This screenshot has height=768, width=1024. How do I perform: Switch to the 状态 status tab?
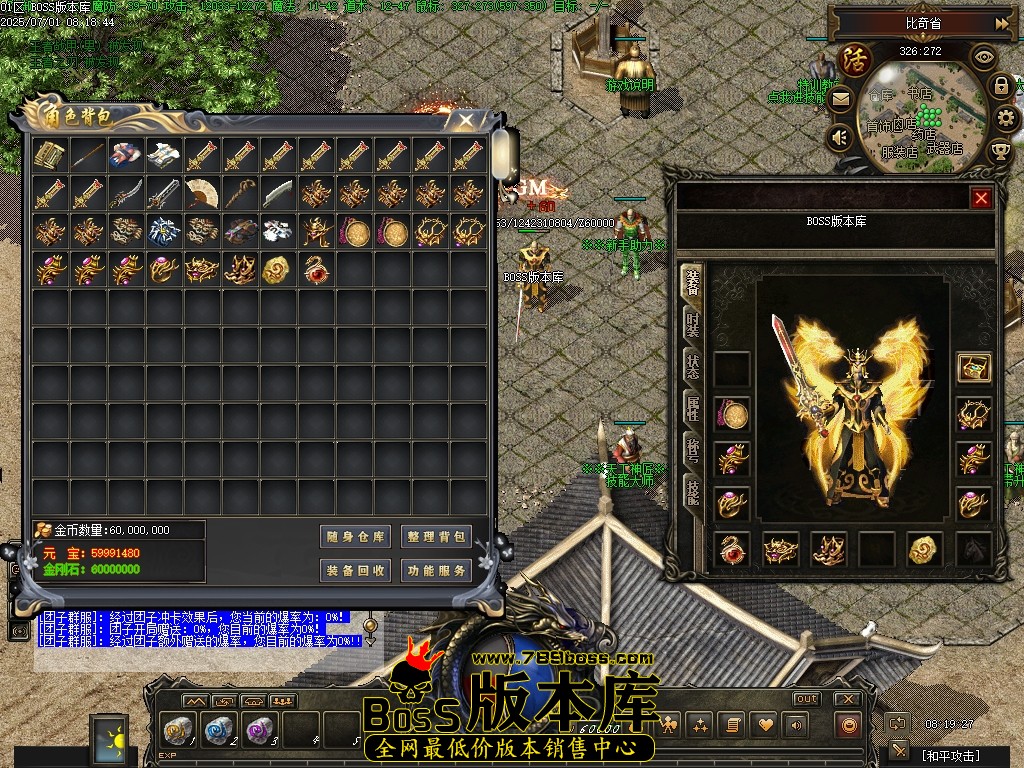[693, 367]
